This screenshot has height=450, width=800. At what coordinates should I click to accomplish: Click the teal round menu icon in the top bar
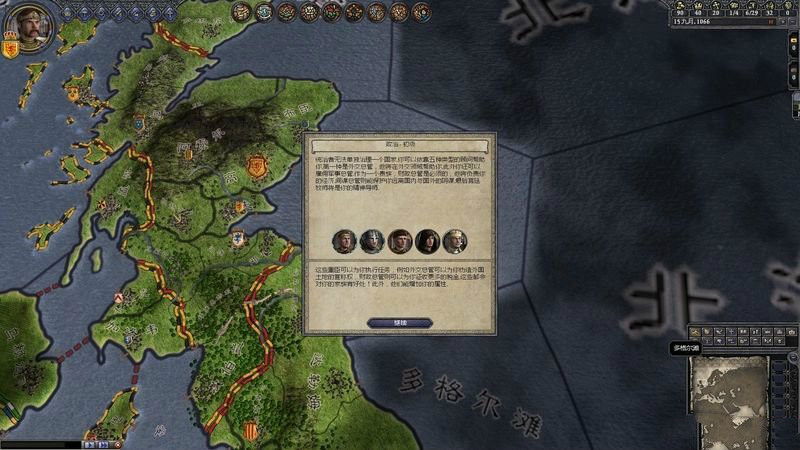pos(264,12)
